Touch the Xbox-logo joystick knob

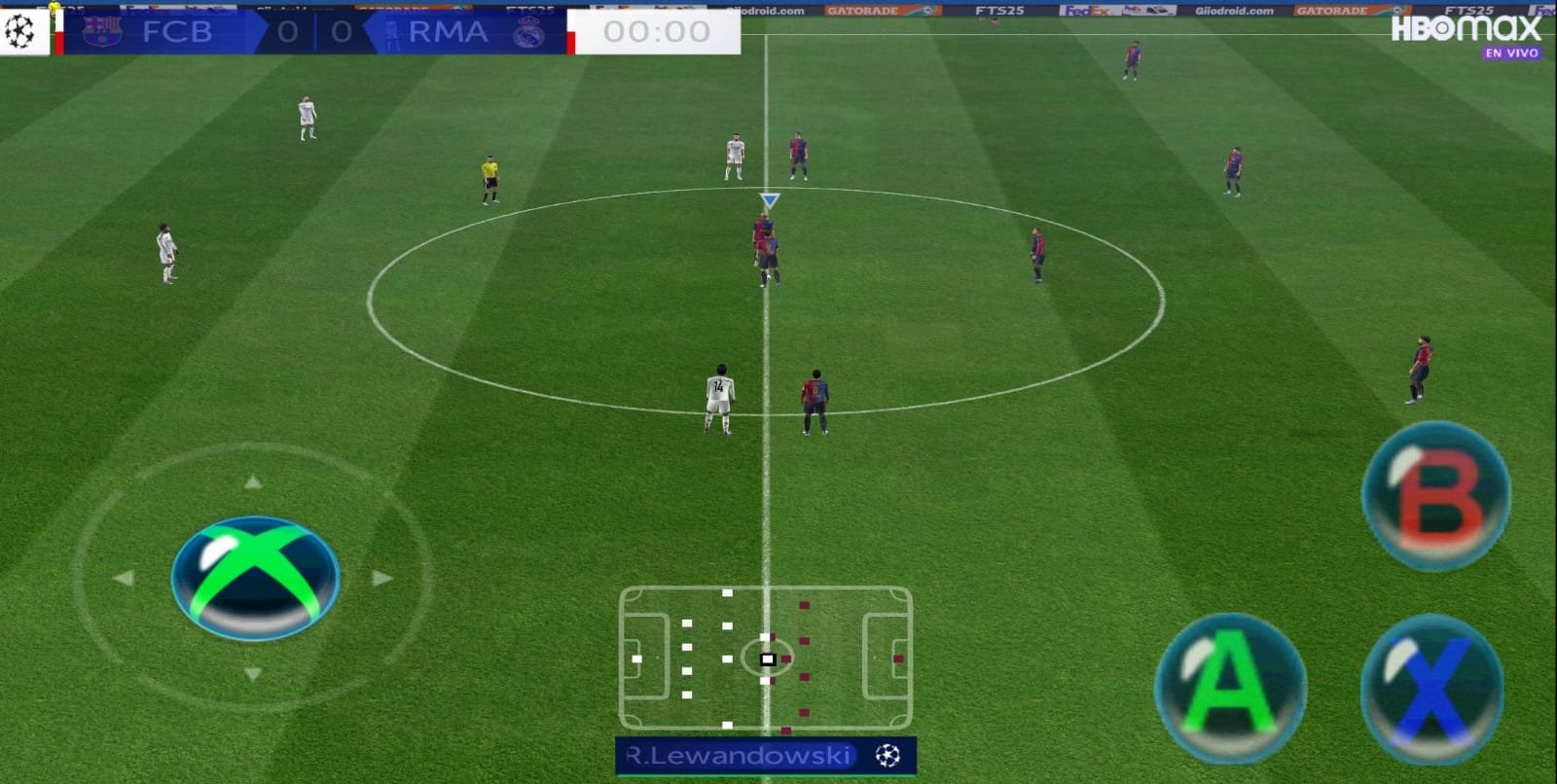(255, 578)
